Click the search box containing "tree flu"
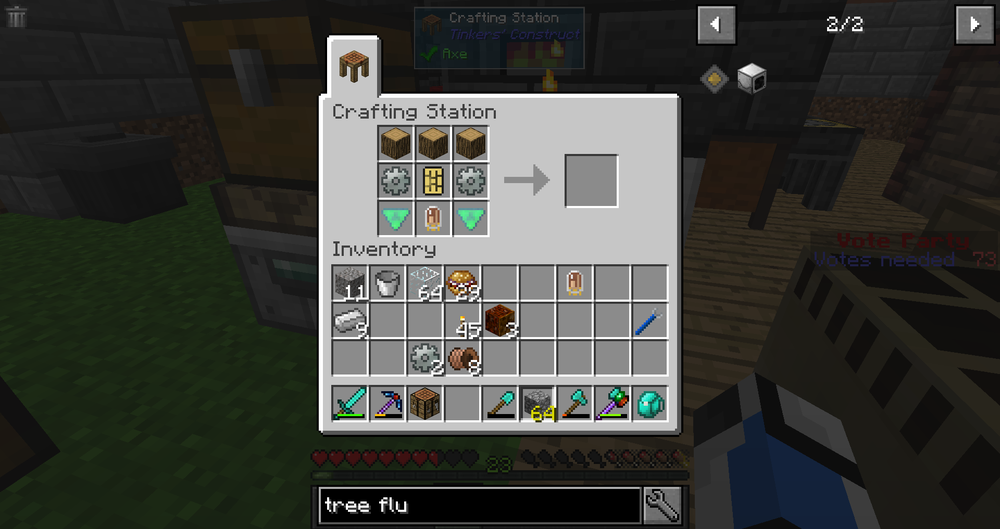 pos(480,506)
